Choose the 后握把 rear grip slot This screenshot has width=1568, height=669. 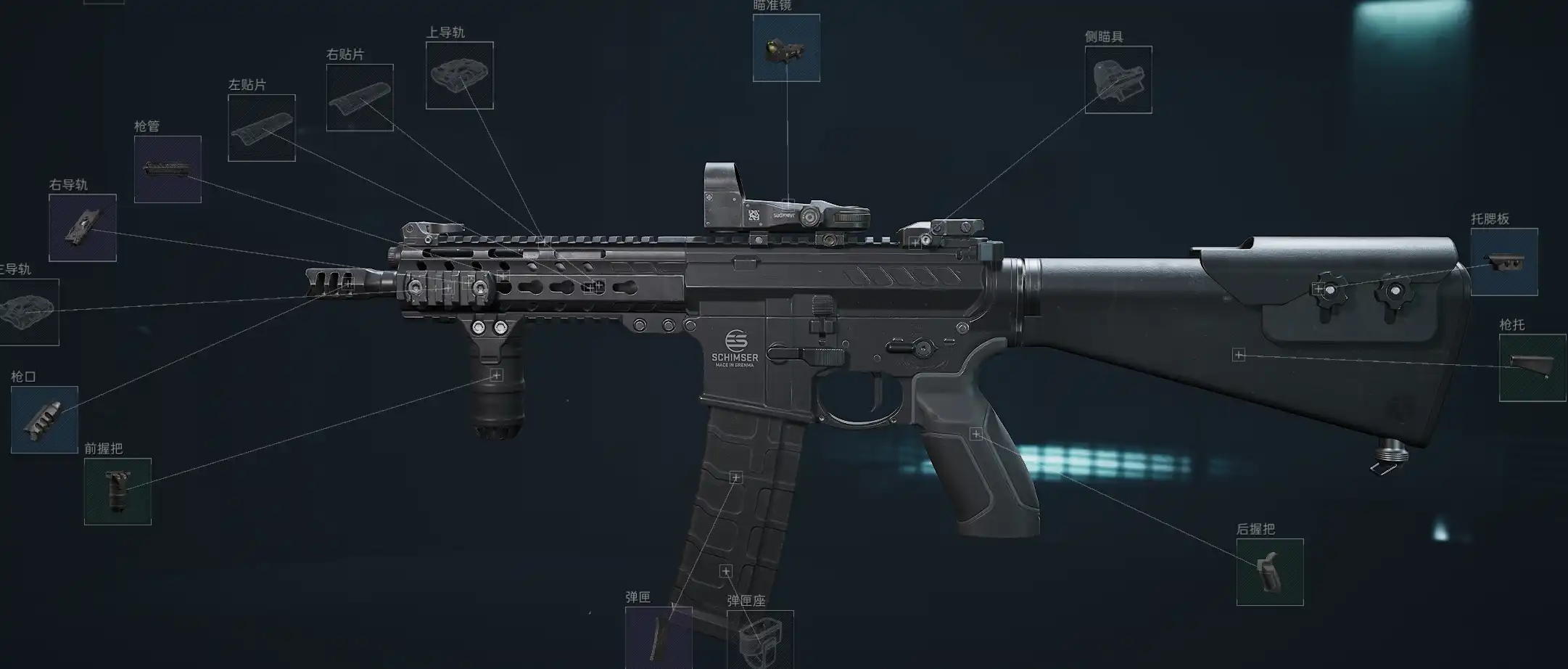click(x=1269, y=572)
